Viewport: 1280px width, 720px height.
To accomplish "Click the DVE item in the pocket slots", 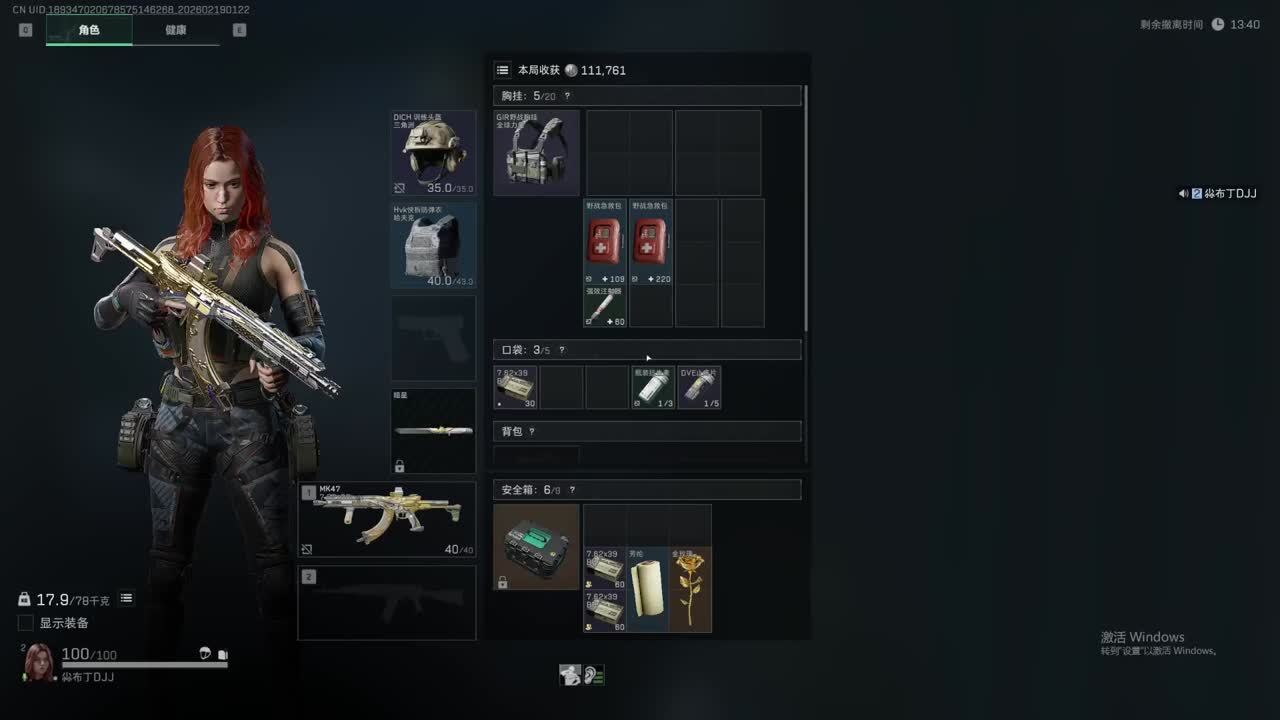I will pos(699,388).
